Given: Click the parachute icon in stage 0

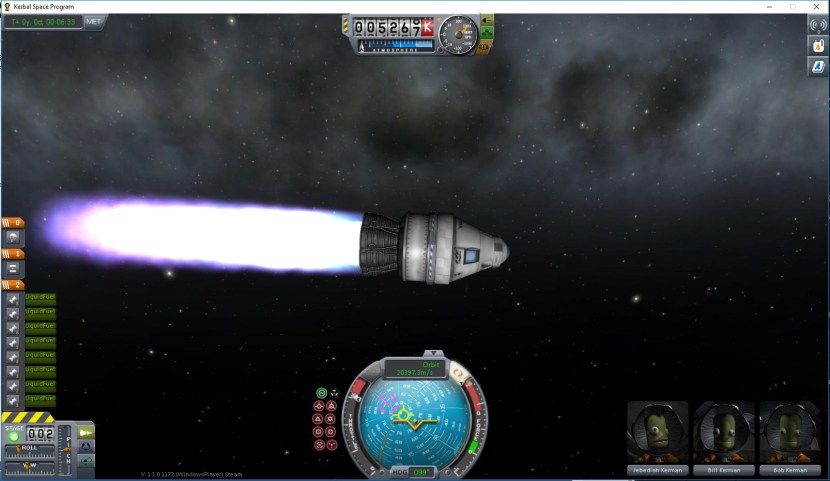Looking at the screenshot, I should click(14, 238).
